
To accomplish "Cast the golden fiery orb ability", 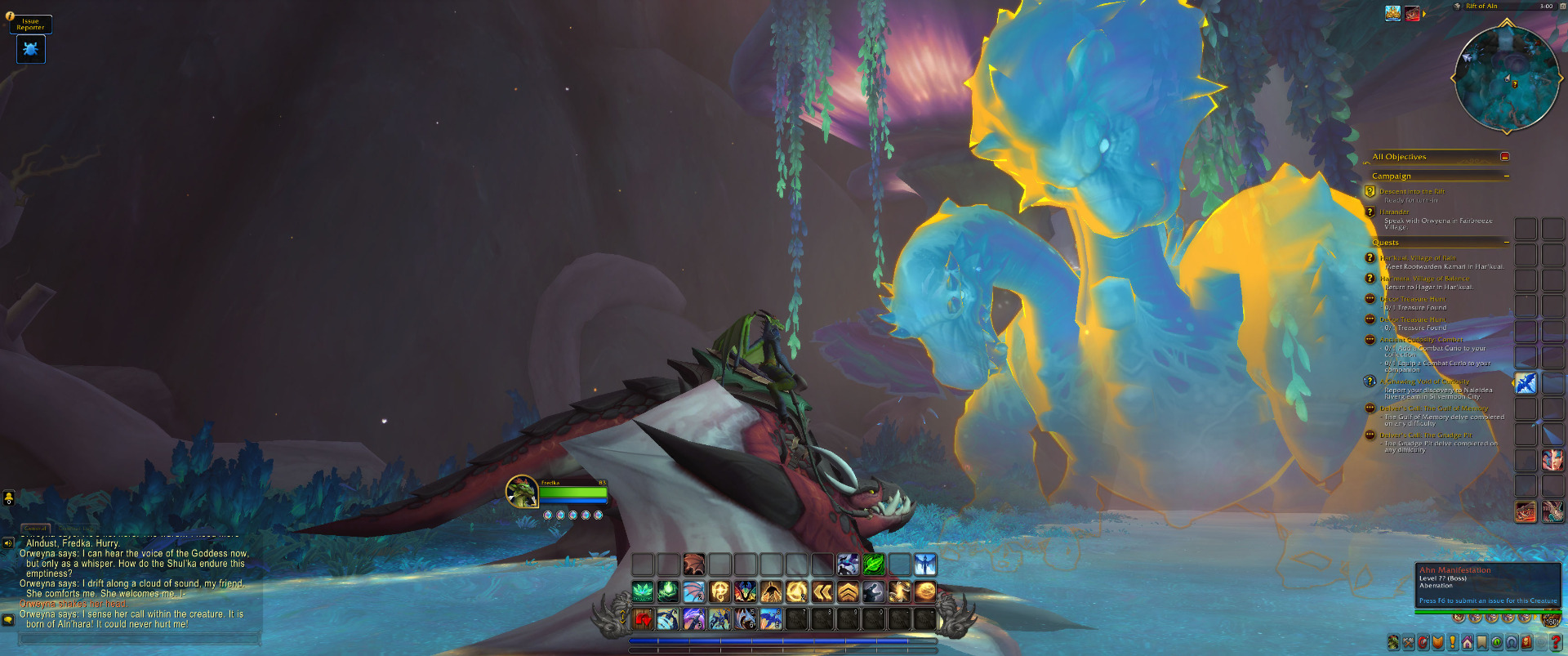I will tap(925, 591).
